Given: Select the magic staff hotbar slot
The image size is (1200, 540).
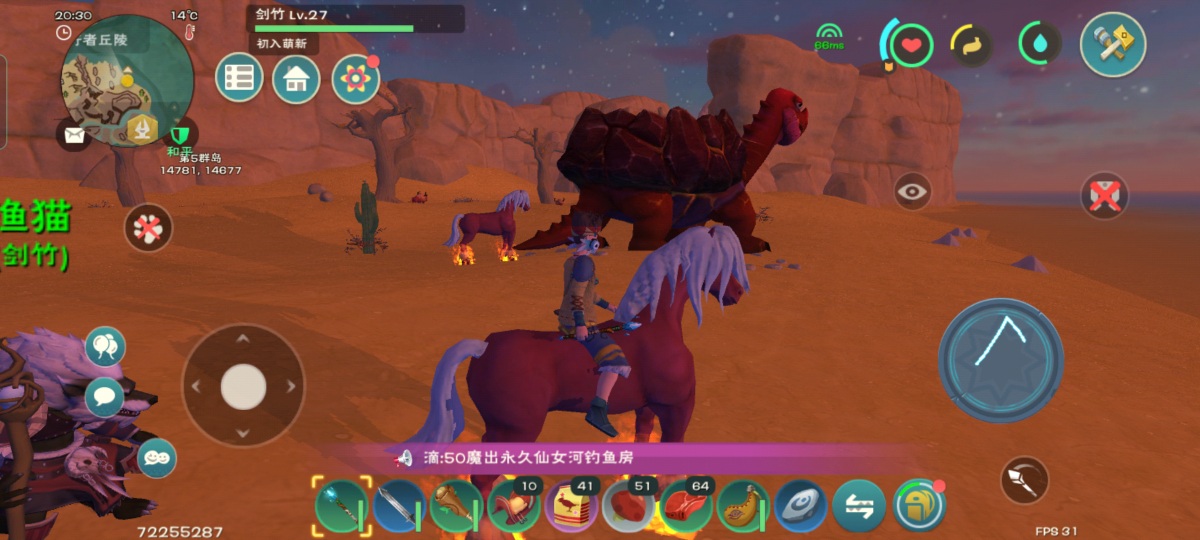Looking at the screenshot, I should [342, 506].
